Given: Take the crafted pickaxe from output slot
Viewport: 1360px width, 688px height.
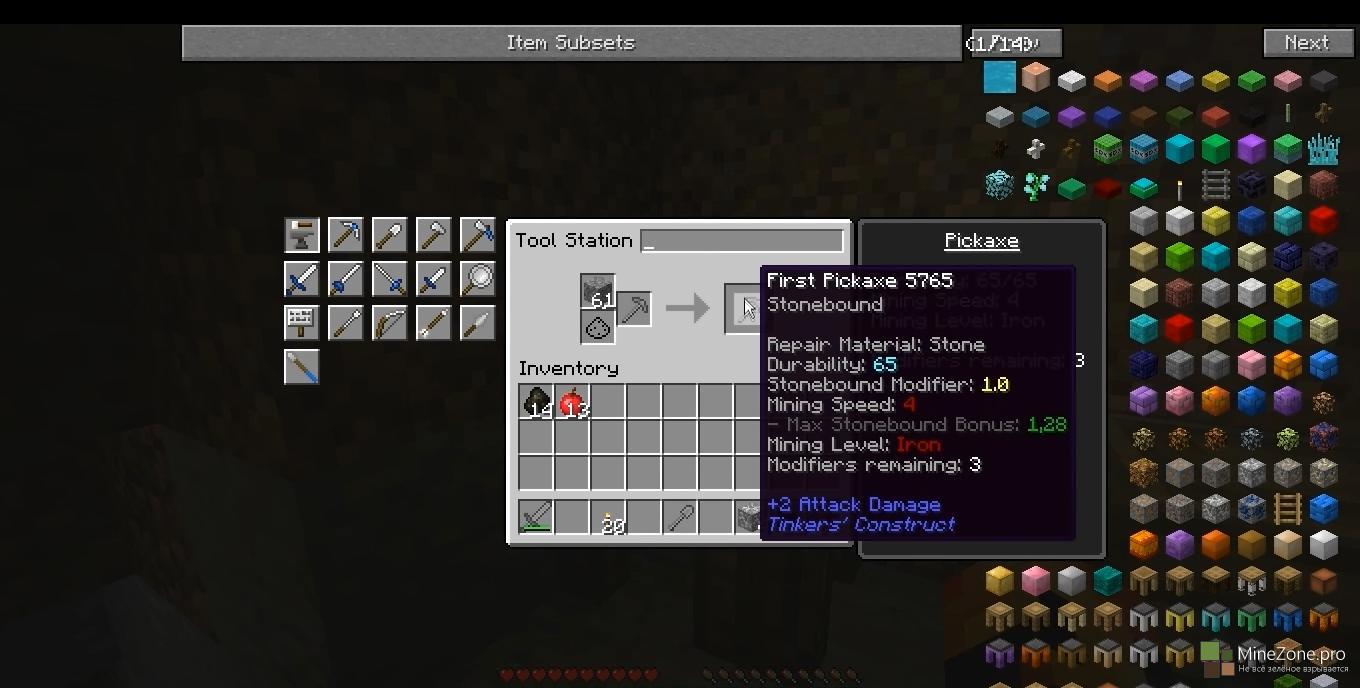Looking at the screenshot, I should click(744, 307).
